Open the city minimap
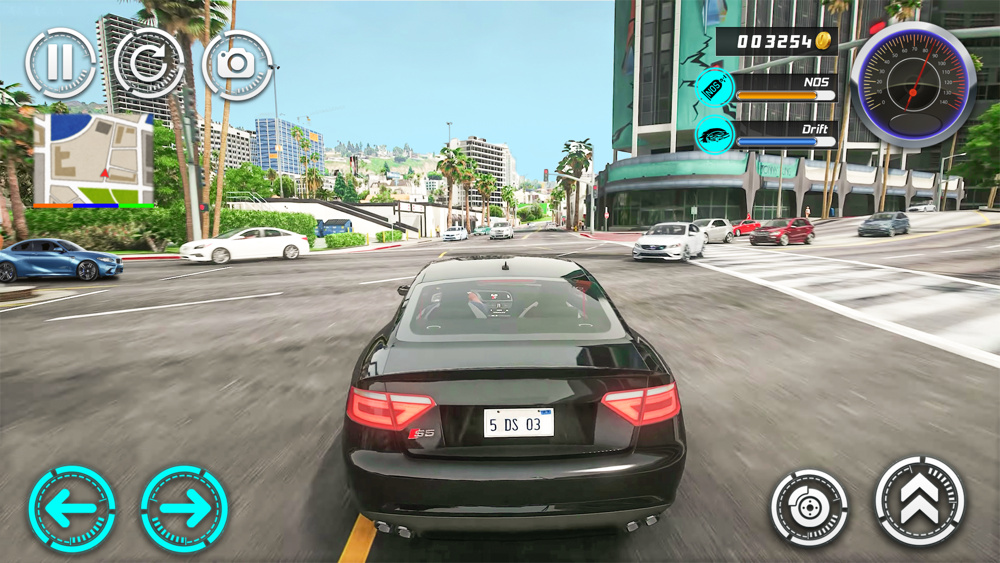This screenshot has height=563, width=1000. [x=93, y=159]
